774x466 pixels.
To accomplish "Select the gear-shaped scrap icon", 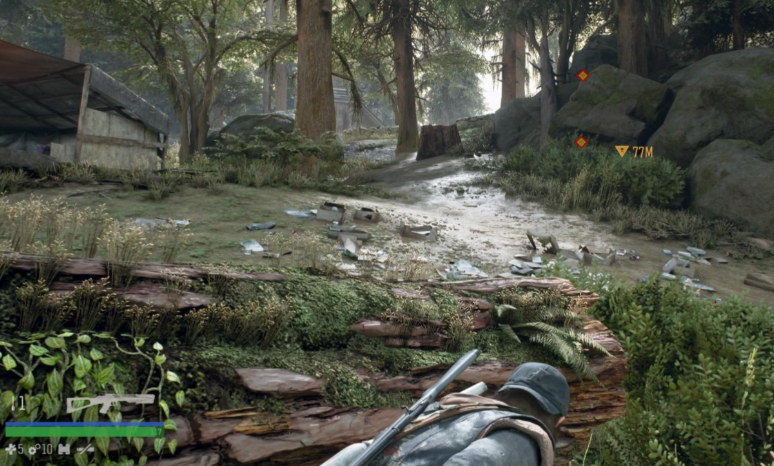I will coord(32,450).
